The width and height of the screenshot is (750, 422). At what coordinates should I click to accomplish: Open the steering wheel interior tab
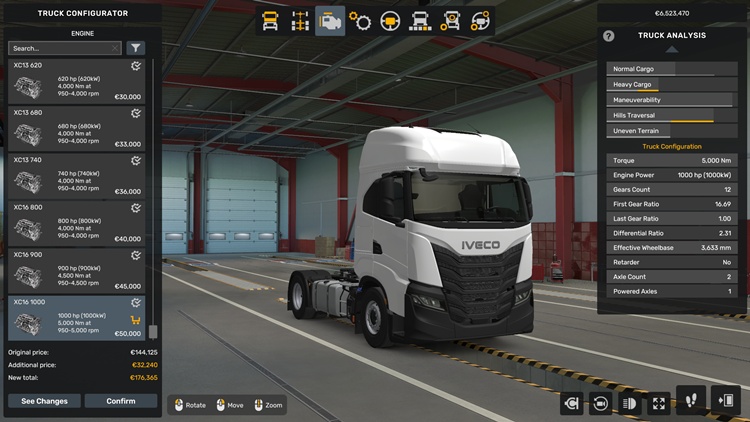click(x=390, y=21)
